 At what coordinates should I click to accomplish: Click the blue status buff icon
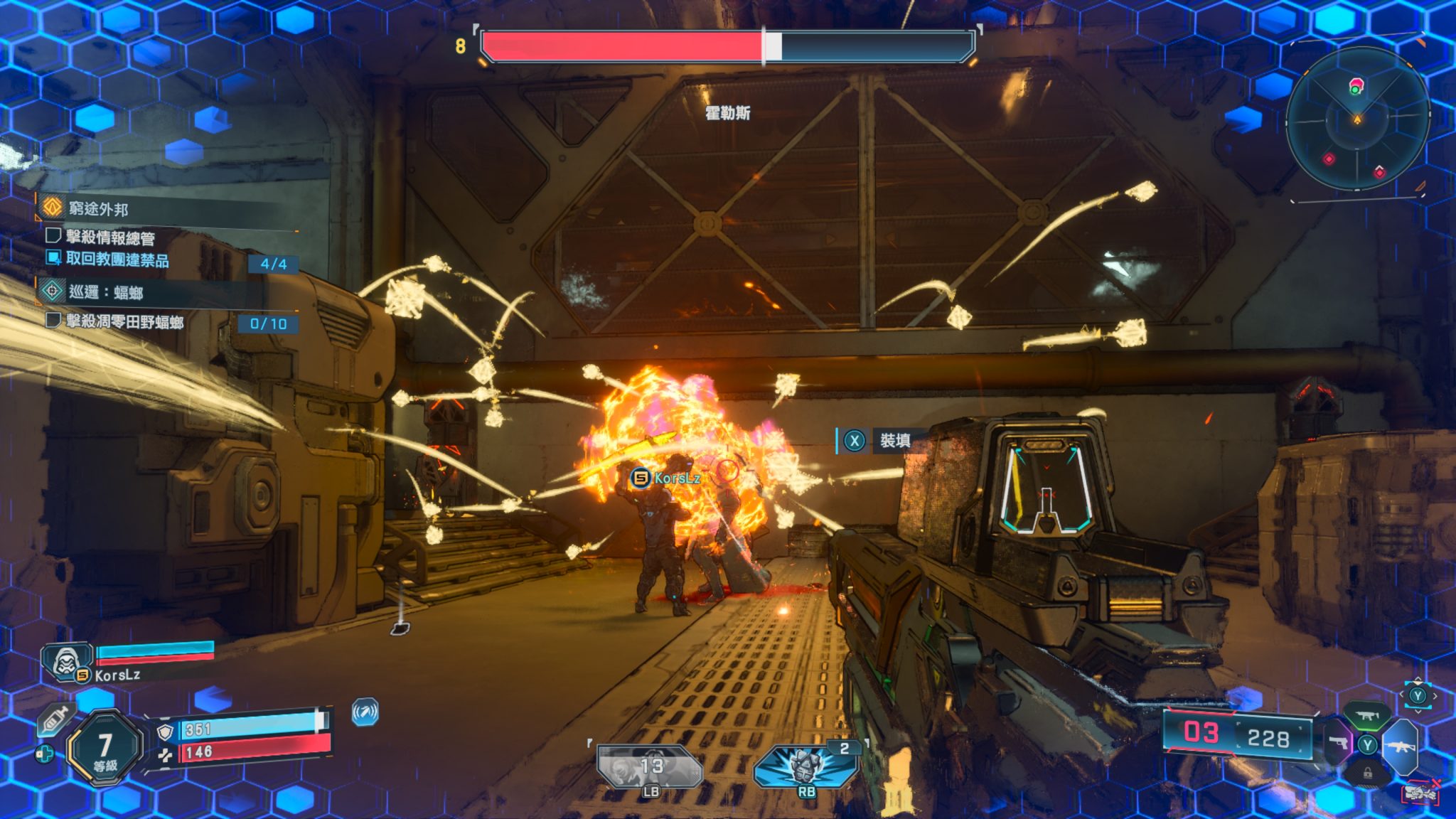365,712
